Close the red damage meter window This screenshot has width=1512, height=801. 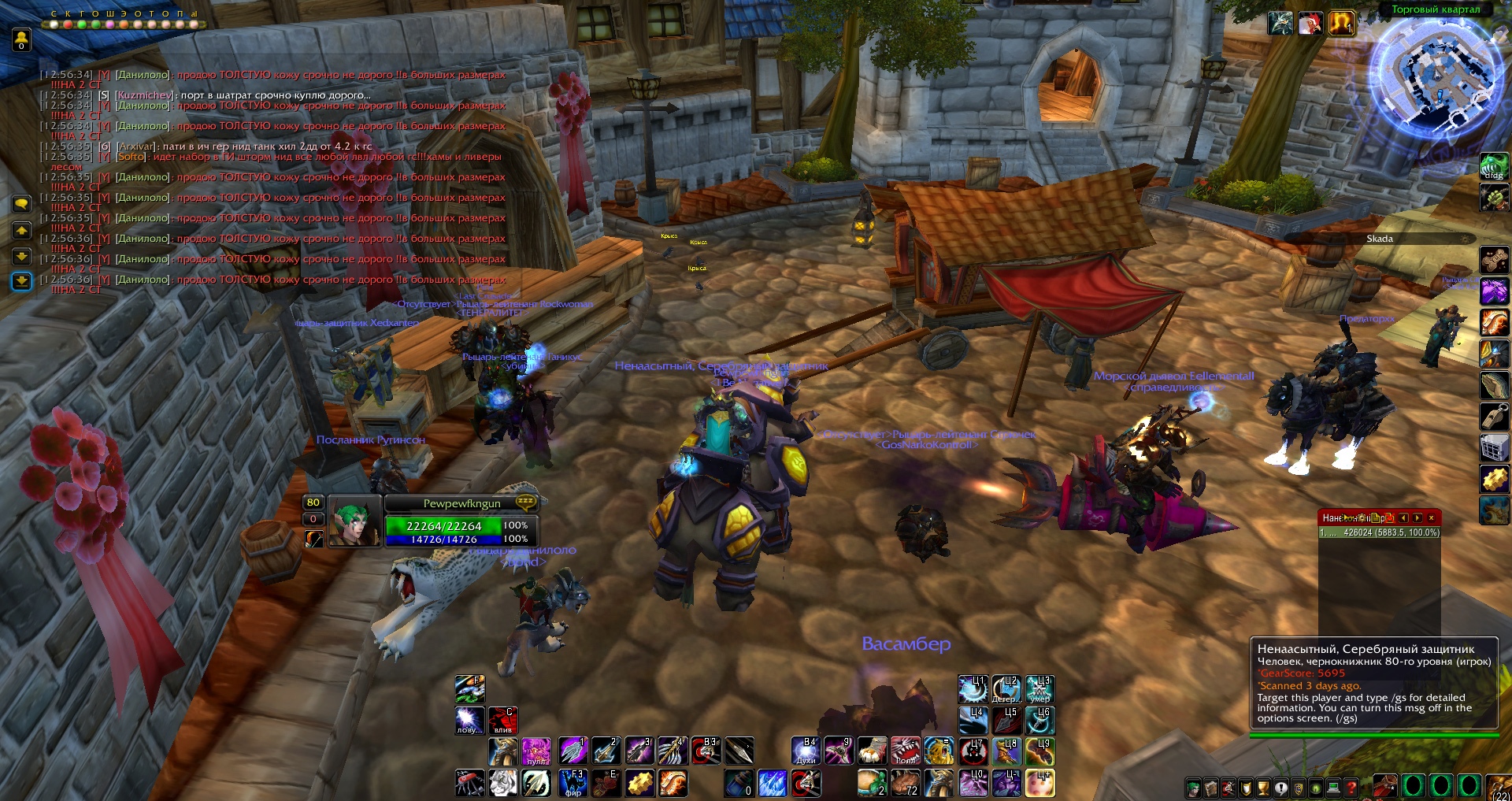(x=1431, y=517)
